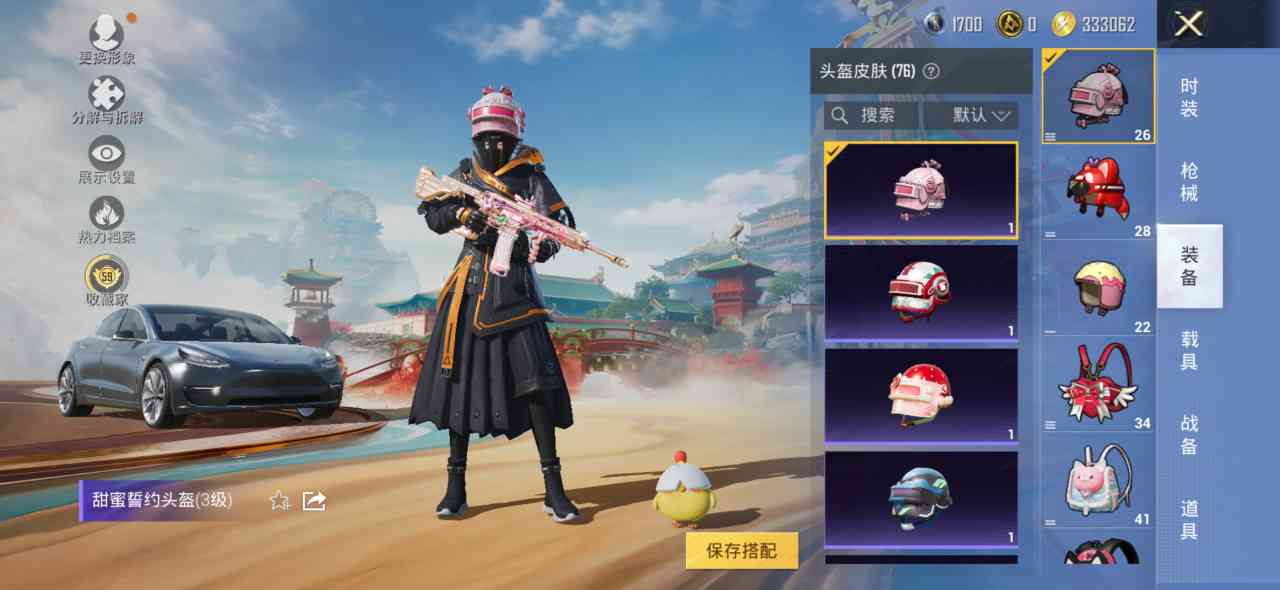1280x590 pixels.
Task: Choose the red and white helmet skin
Action: pyautogui.click(x=920, y=291)
